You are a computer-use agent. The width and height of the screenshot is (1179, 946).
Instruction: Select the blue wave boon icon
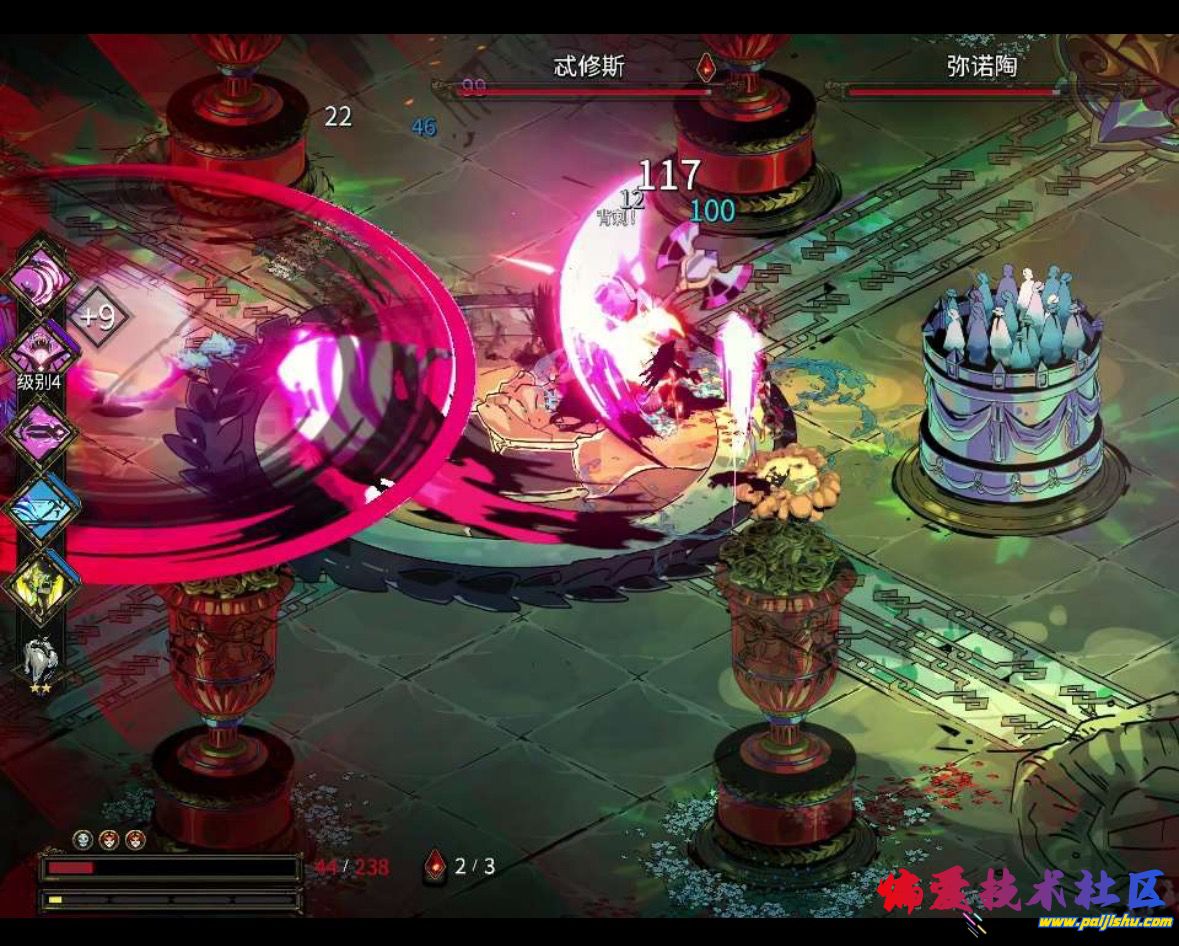[41, 509]
